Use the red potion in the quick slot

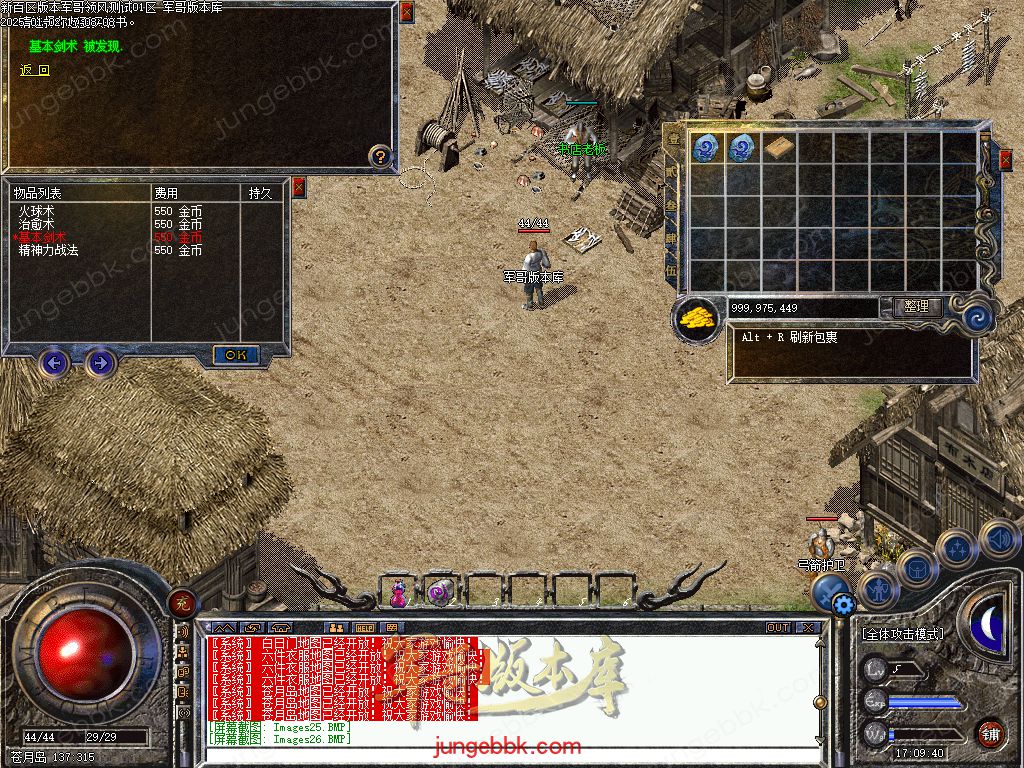click(399, 594)
